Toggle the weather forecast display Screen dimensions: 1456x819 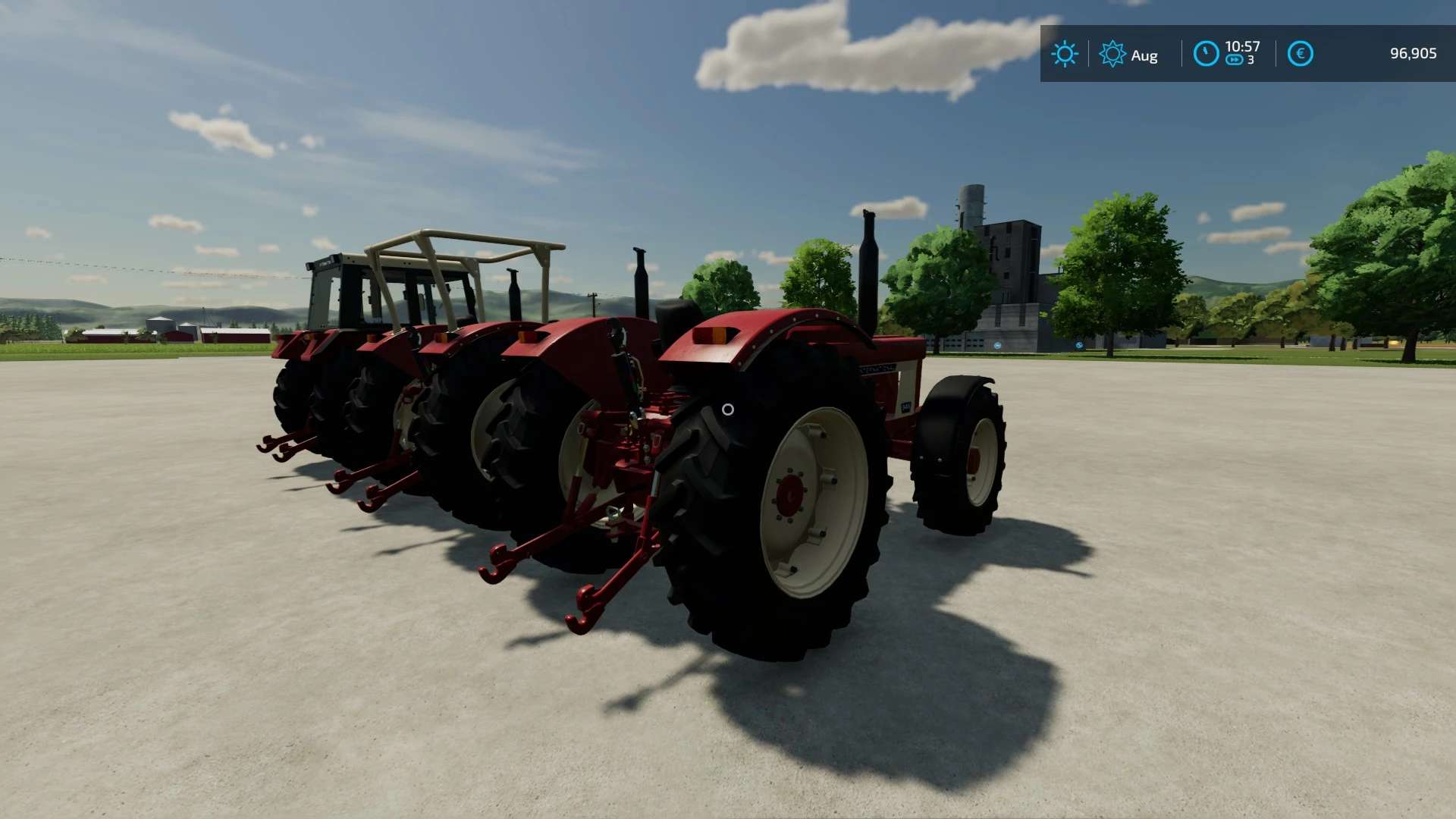coord(1065,54)
